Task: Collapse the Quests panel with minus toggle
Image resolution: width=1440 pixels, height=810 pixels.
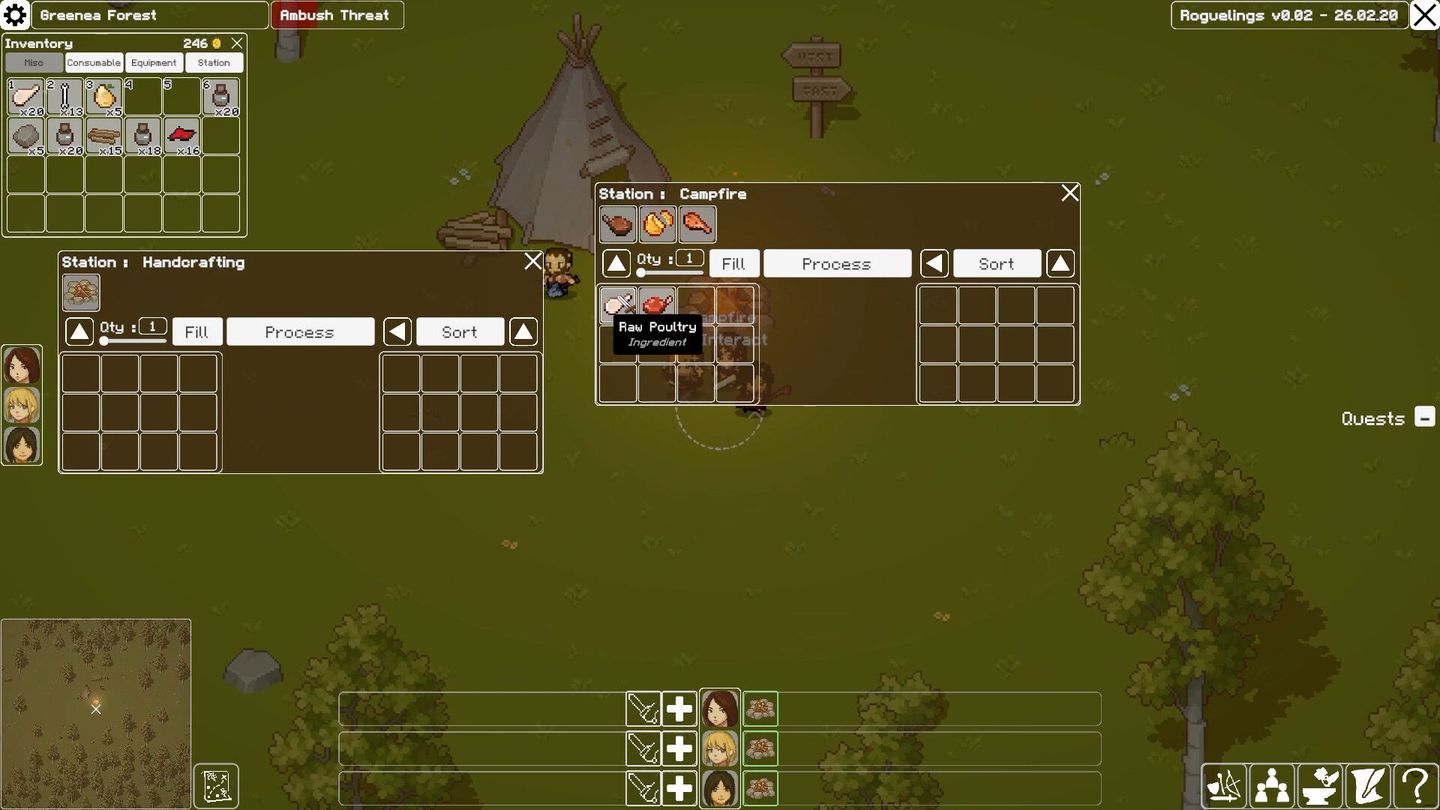Action: [x=1424, y=418]
